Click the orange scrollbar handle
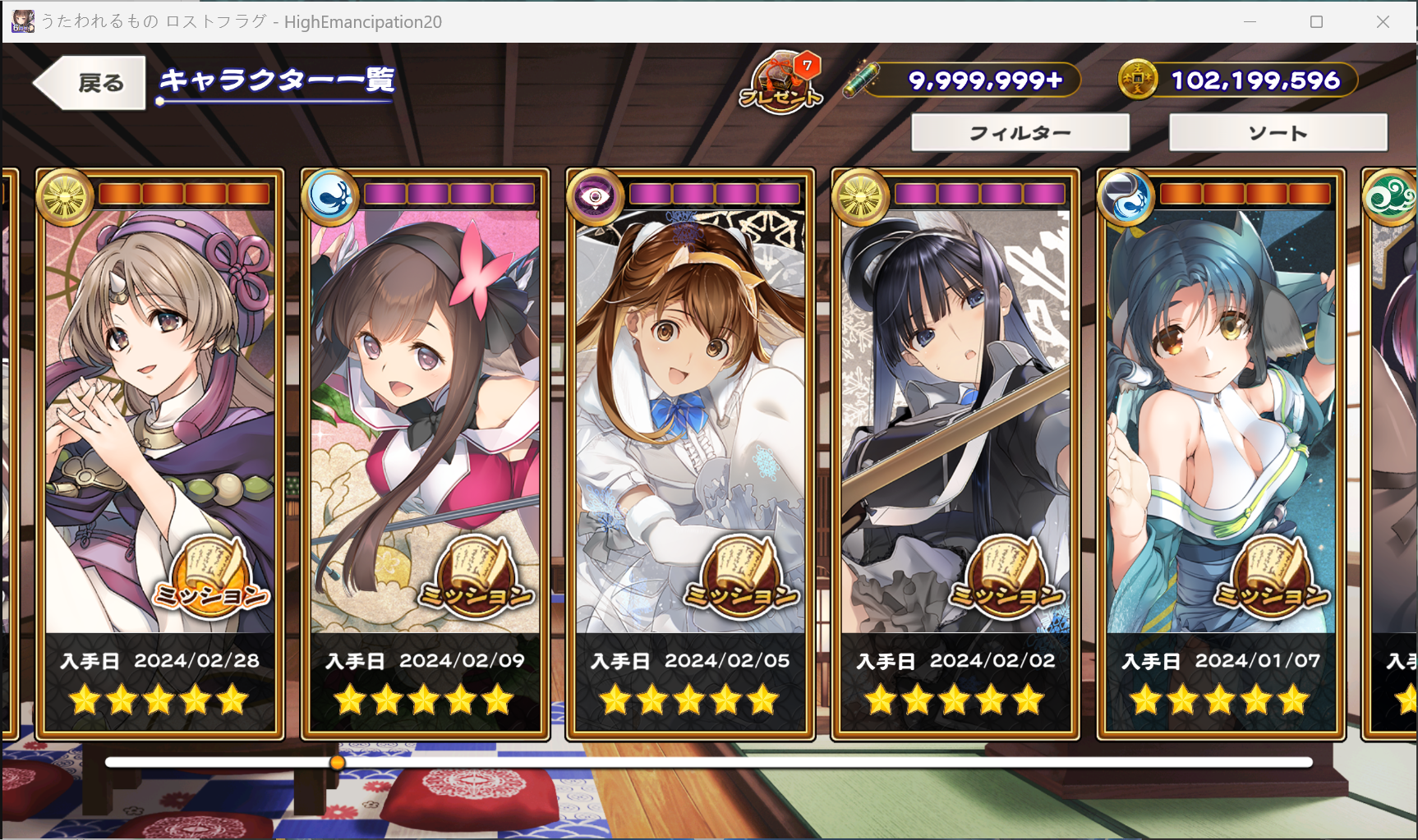 pos(337,763)
